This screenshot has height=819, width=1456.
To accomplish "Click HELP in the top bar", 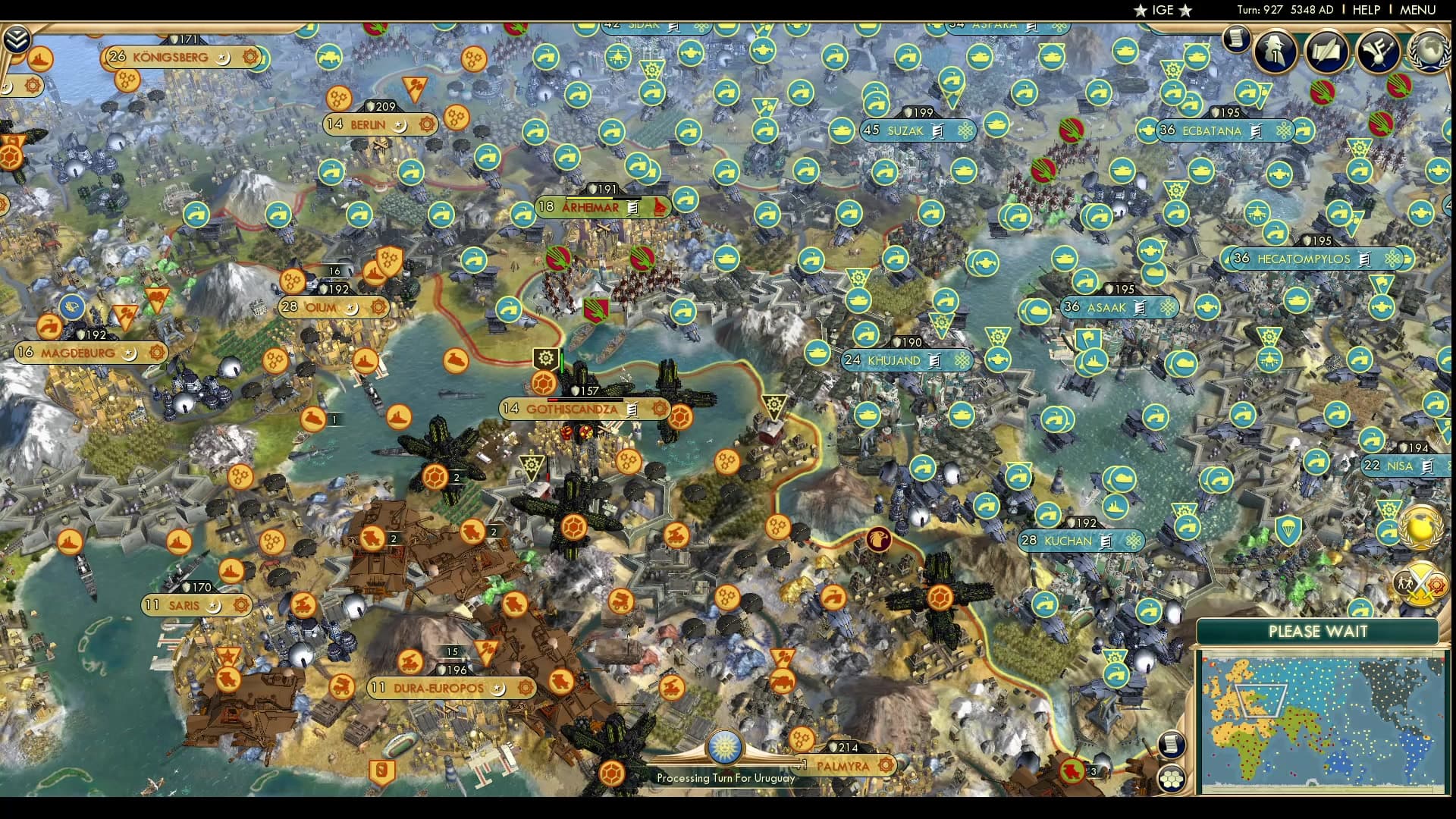I will (1365, 10).
